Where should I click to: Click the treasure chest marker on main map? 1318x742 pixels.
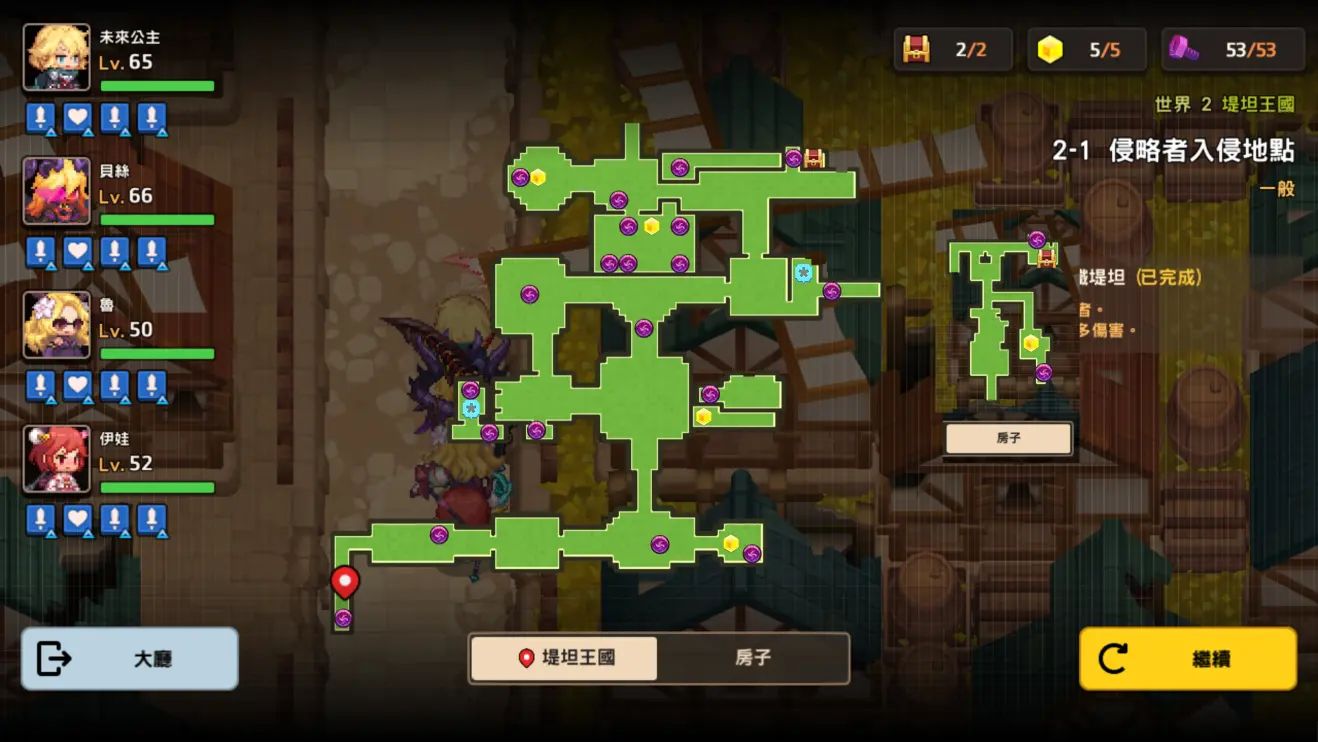[x=814, y=158]
